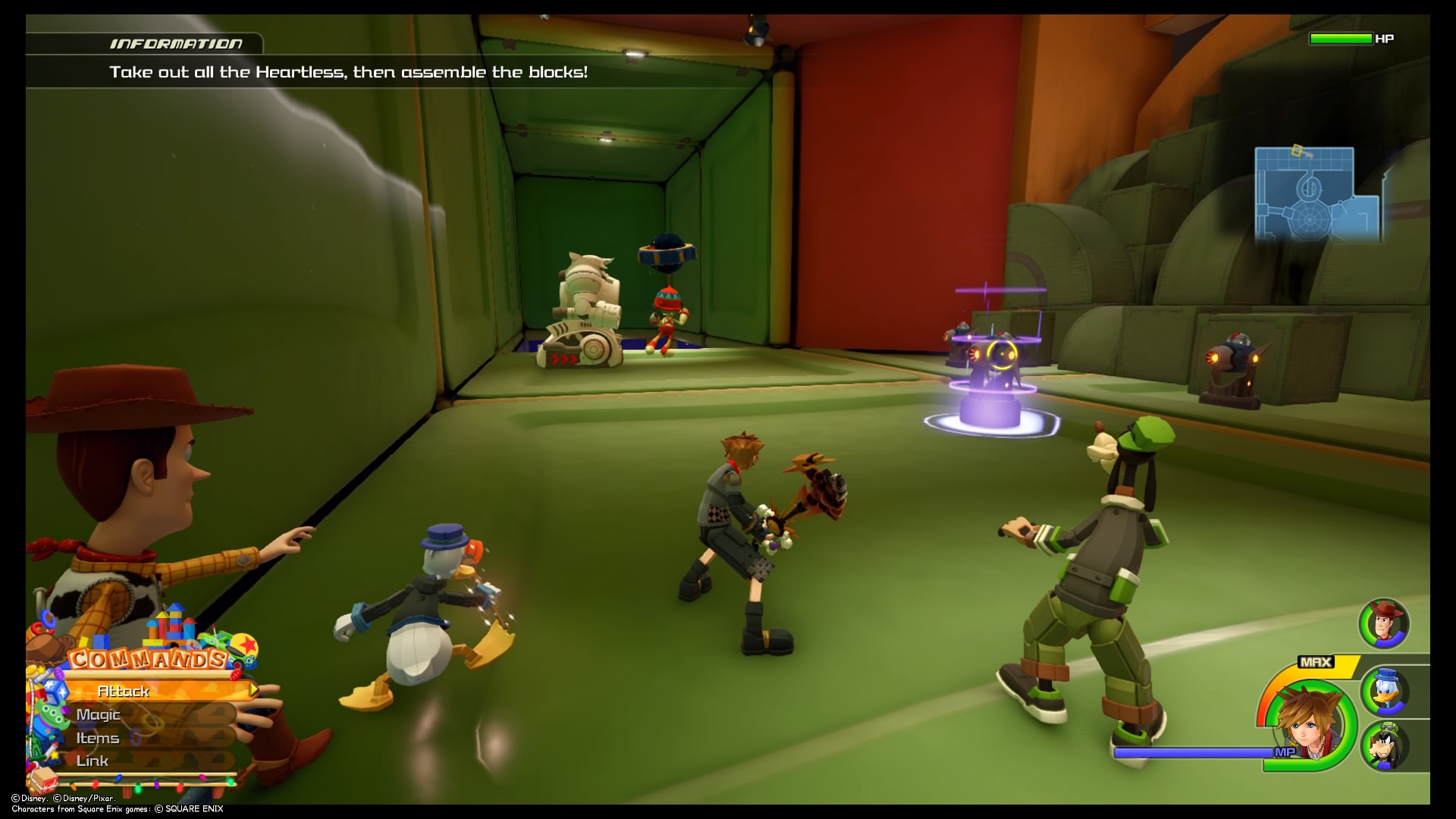Select the Link command
This screenshot has width=1456, height=819.
tap(93, 761)
